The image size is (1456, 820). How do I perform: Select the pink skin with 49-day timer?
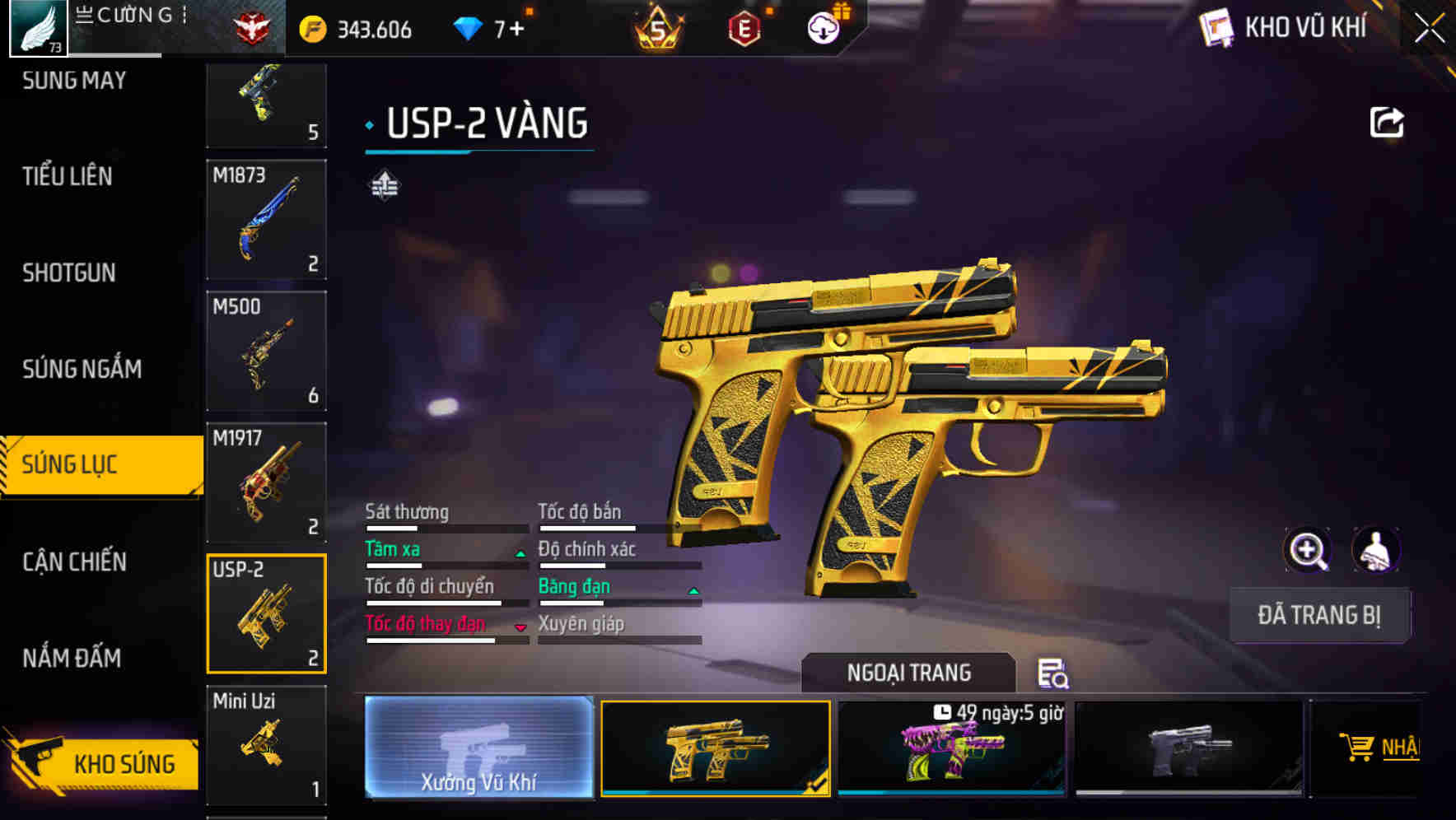[x=951, y=749]
